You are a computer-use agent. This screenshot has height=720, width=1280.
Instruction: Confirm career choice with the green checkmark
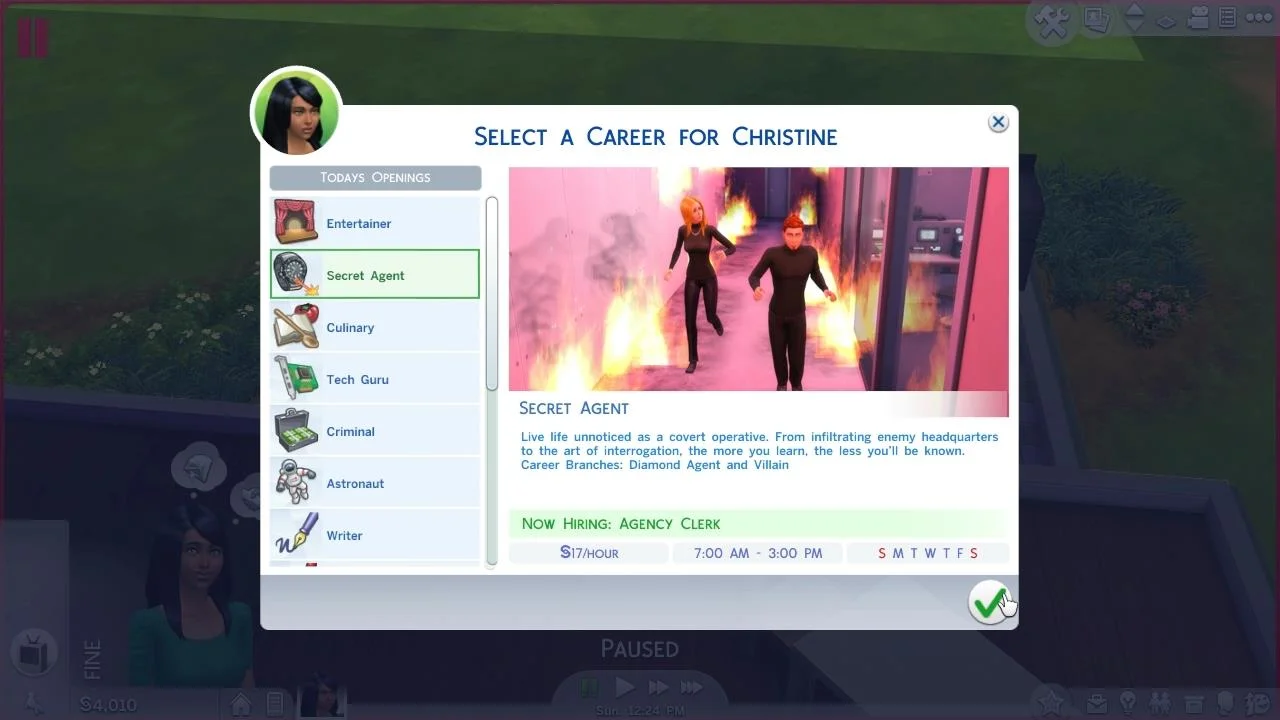(989, 601)
